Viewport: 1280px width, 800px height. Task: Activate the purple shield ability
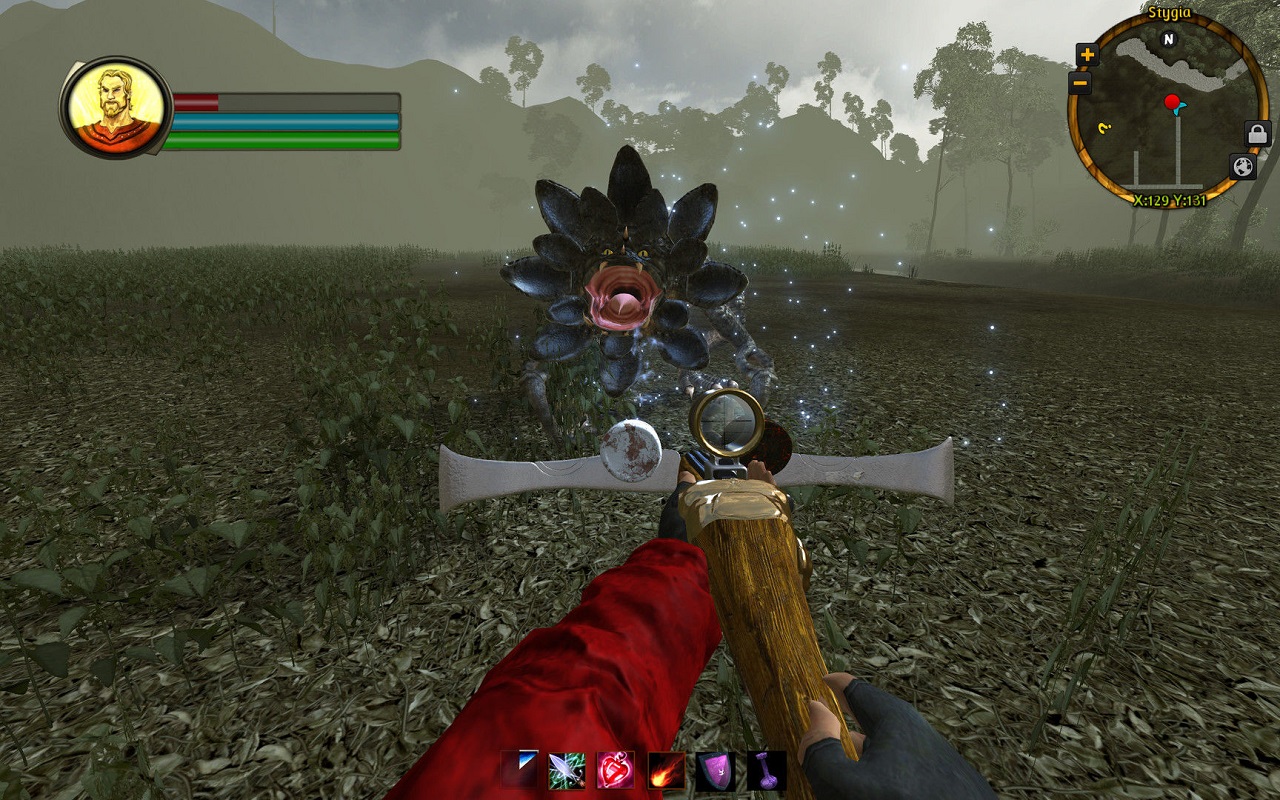[x=716, y=771]
